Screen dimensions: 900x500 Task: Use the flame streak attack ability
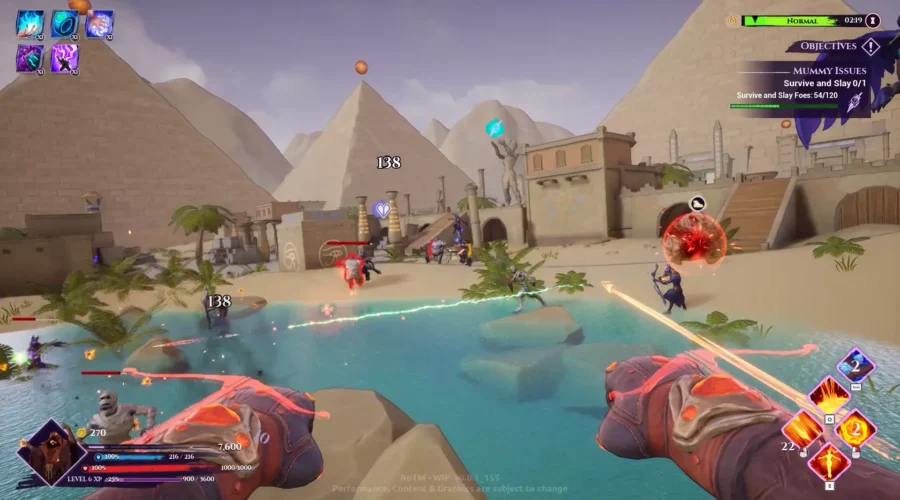coord(802,430)
